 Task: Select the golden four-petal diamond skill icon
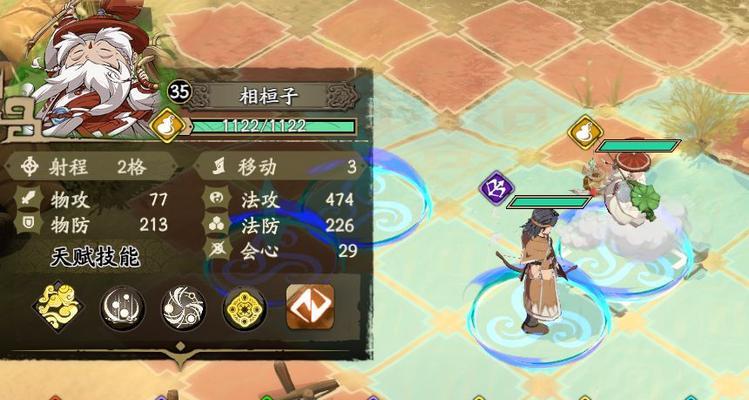click(244, 308)
